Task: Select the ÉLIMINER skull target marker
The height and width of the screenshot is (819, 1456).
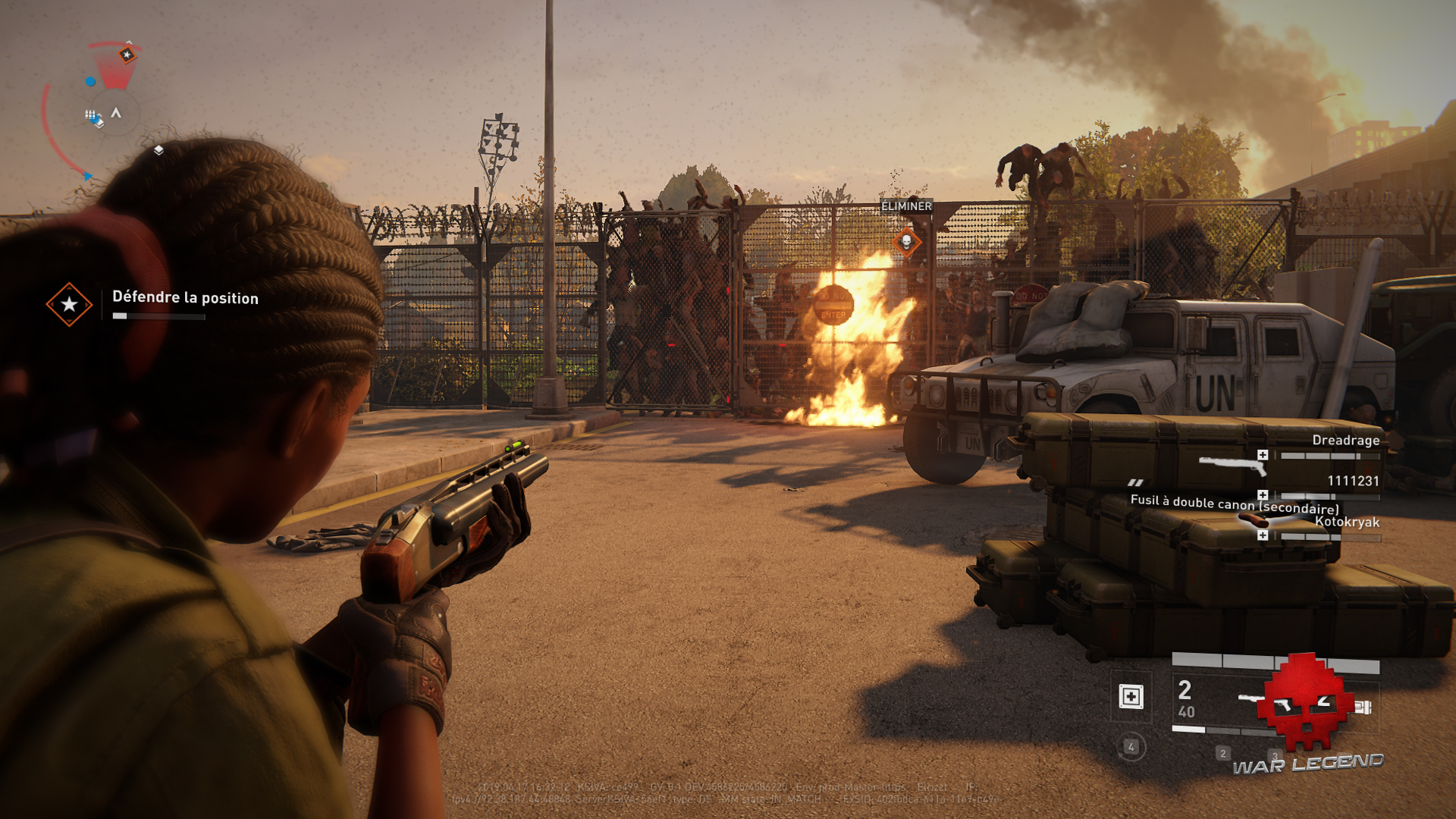Action: click(906, 243)
